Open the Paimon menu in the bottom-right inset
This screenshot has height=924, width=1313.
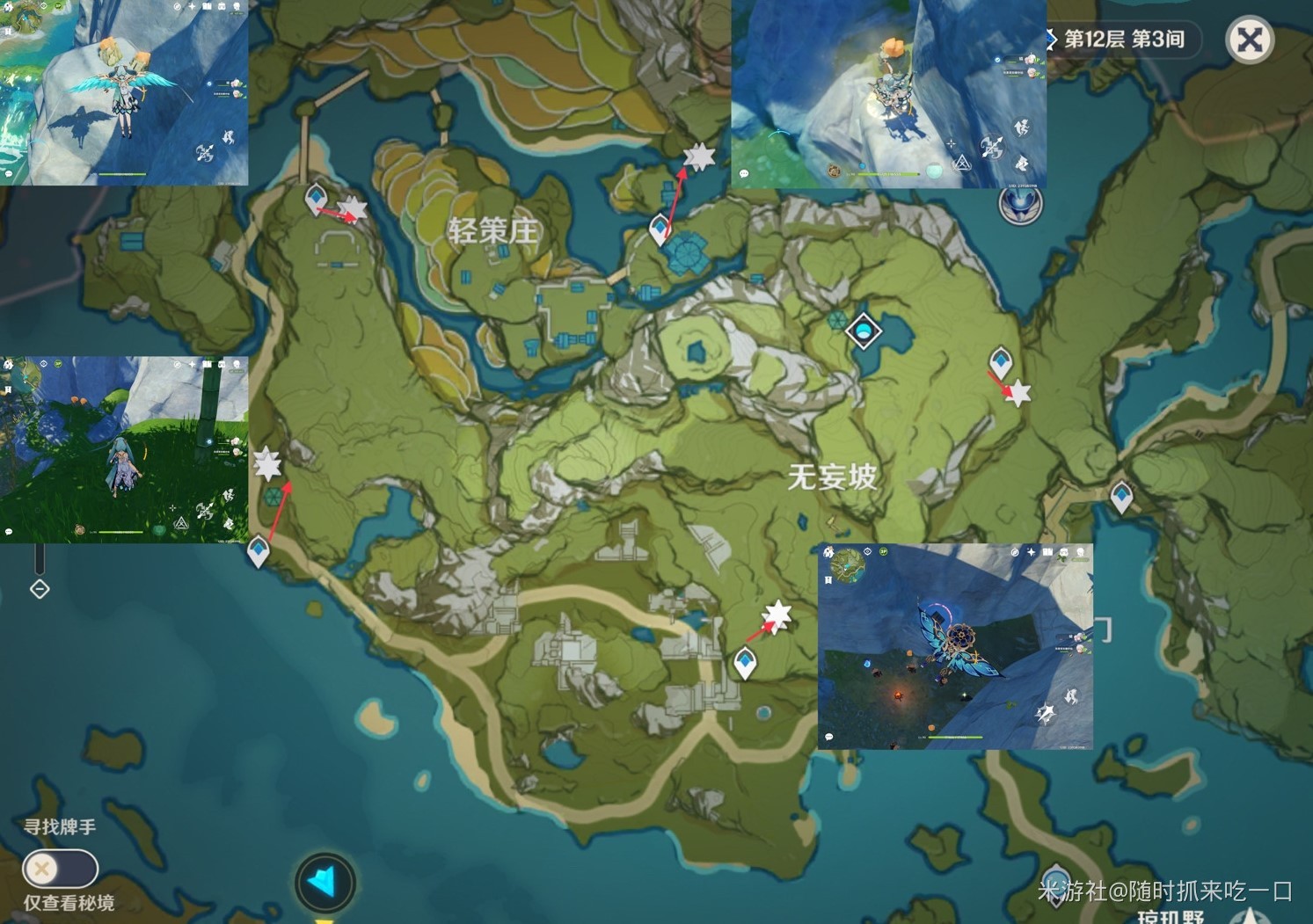tap(829, 552)
